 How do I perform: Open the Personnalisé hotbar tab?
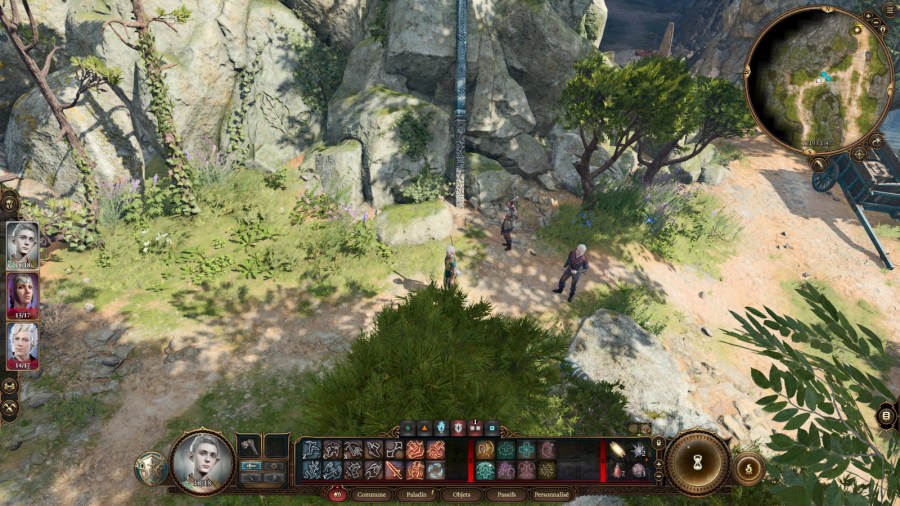[554, 494]
